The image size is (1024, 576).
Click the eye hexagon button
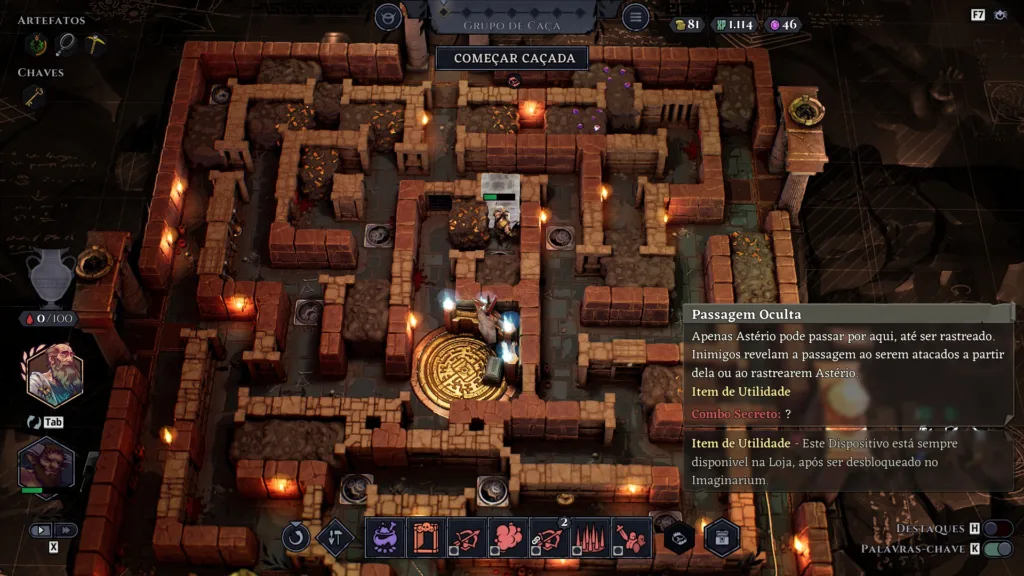coord(679,537)
